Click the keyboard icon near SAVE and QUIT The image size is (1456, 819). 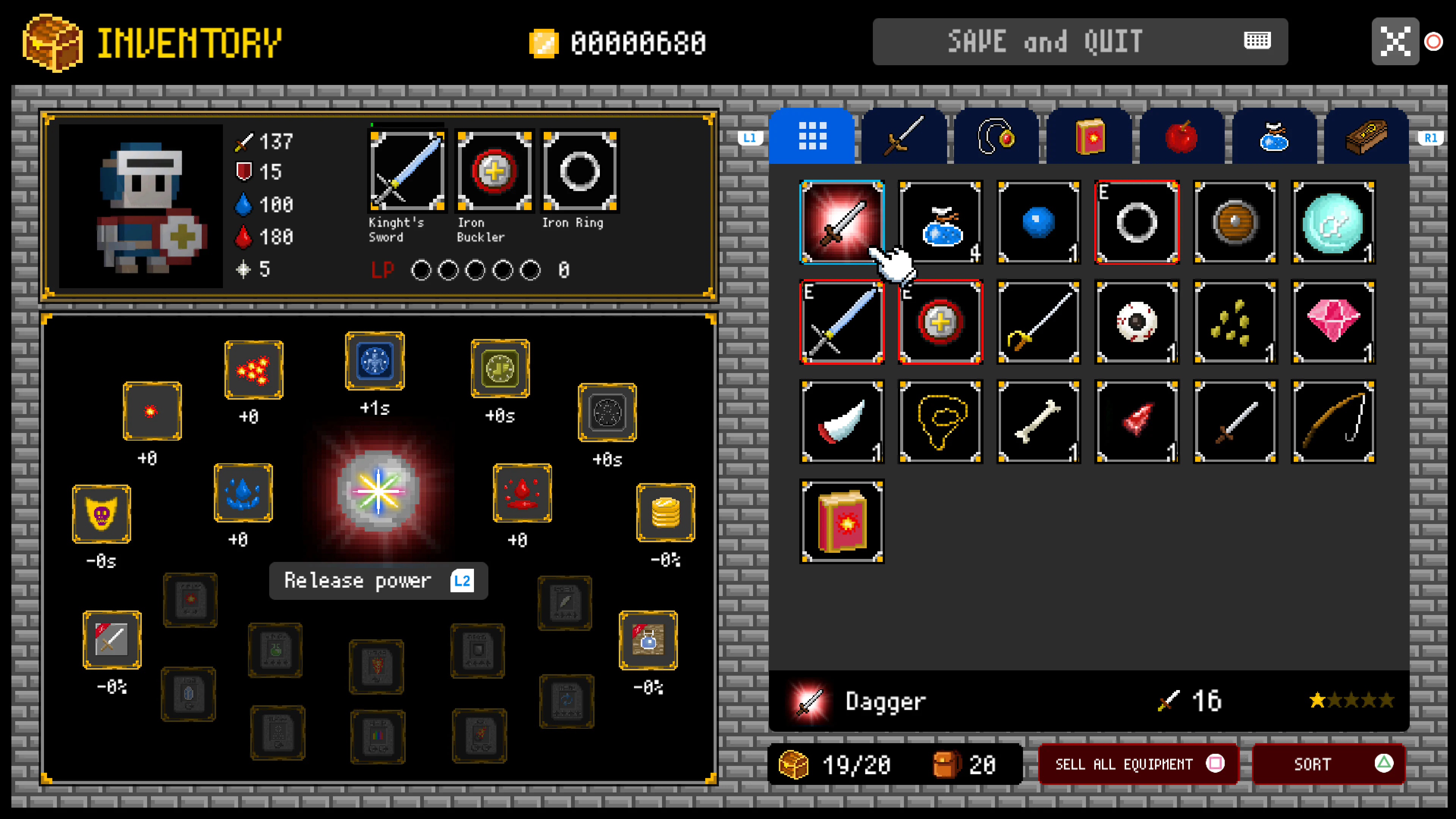1257,41
